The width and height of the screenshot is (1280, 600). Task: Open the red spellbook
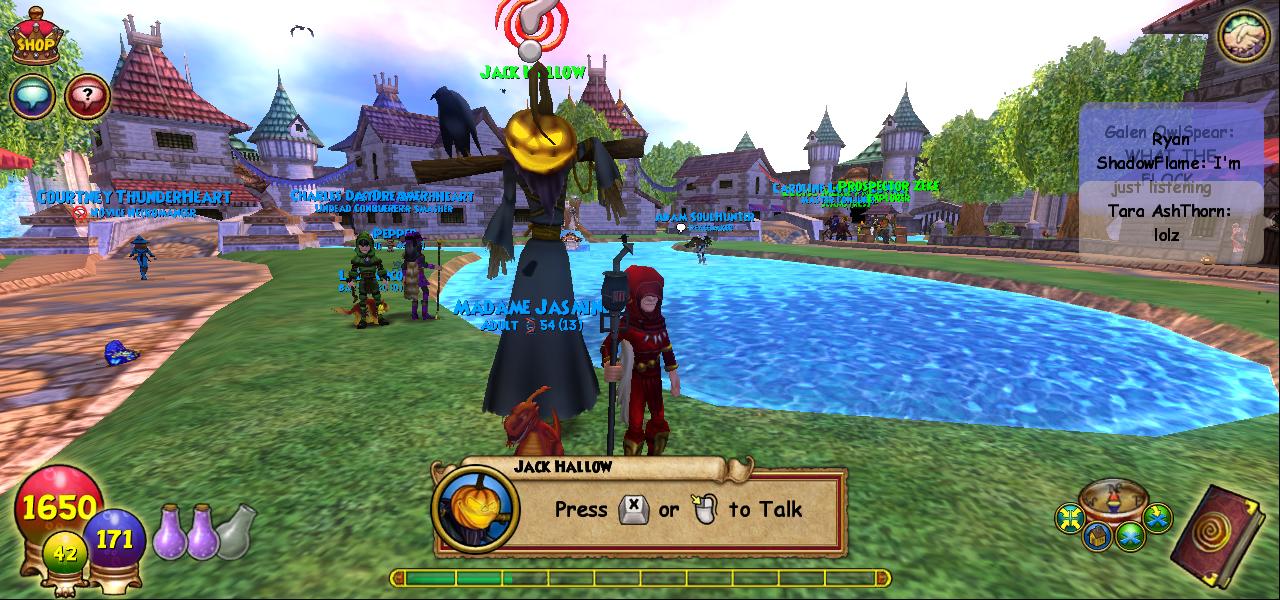click(1218, 535)
